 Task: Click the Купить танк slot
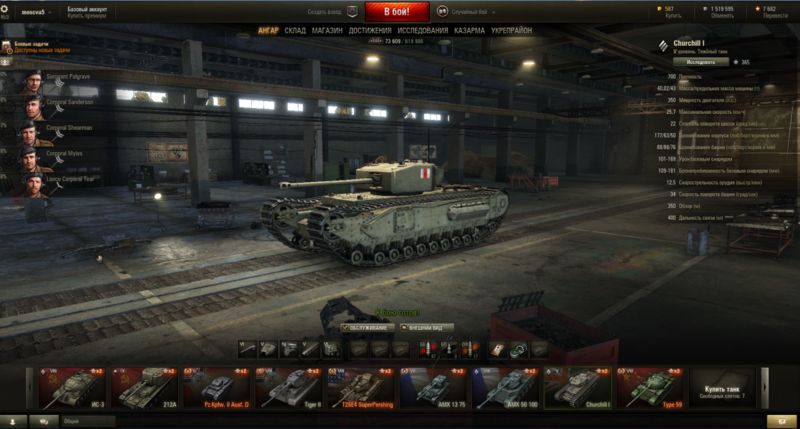coord(721,387)
